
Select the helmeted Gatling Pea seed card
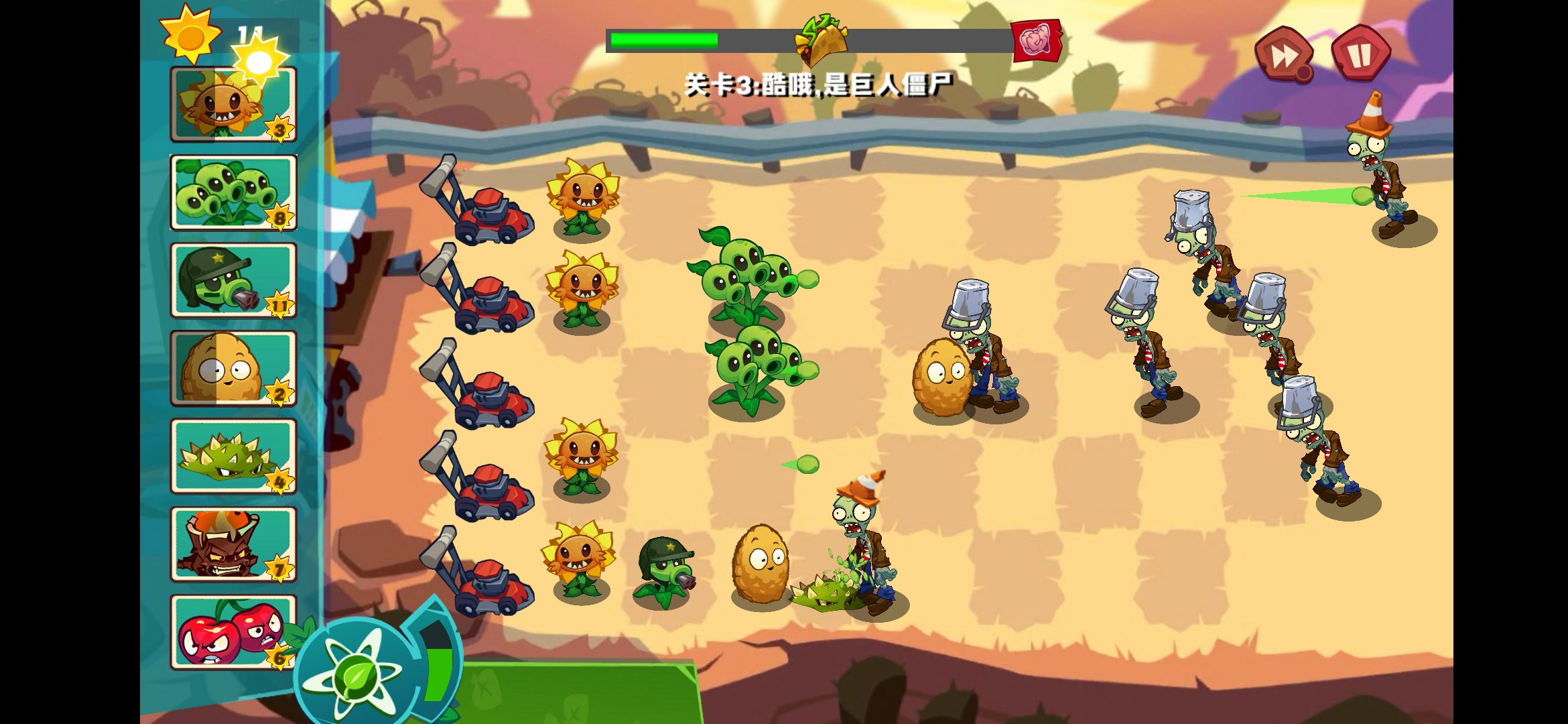(233, 282)
